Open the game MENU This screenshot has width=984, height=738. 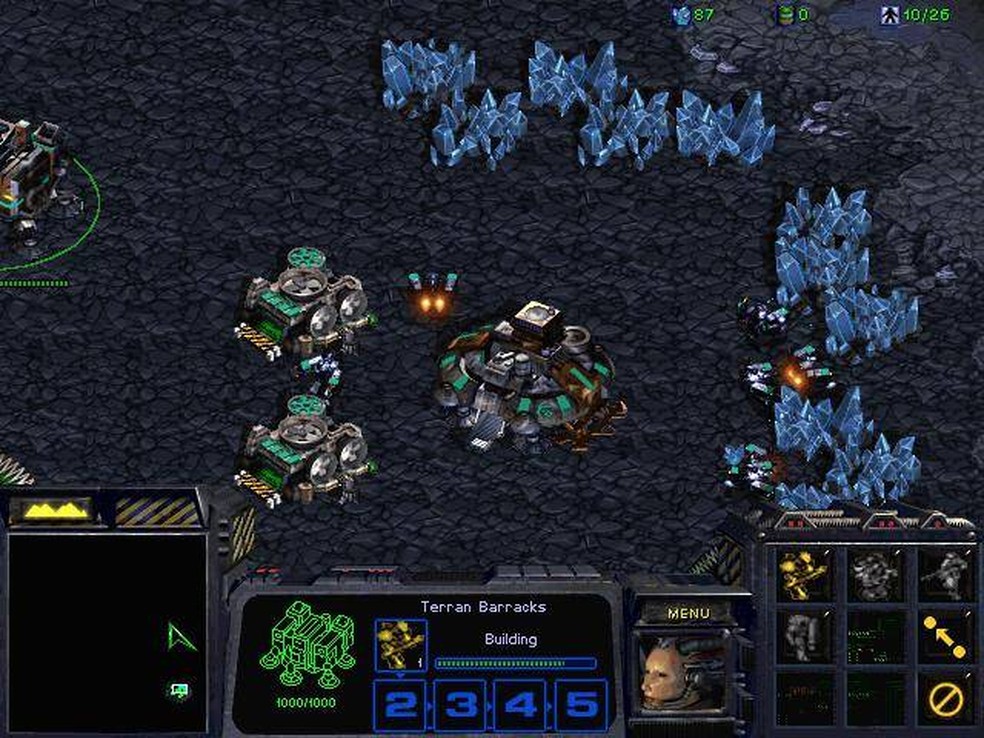click(x=688, y=613)
